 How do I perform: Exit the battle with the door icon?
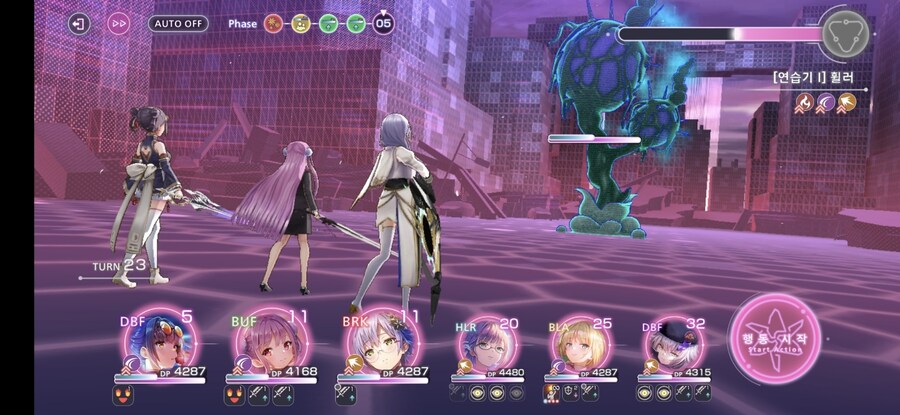[79, 23]
